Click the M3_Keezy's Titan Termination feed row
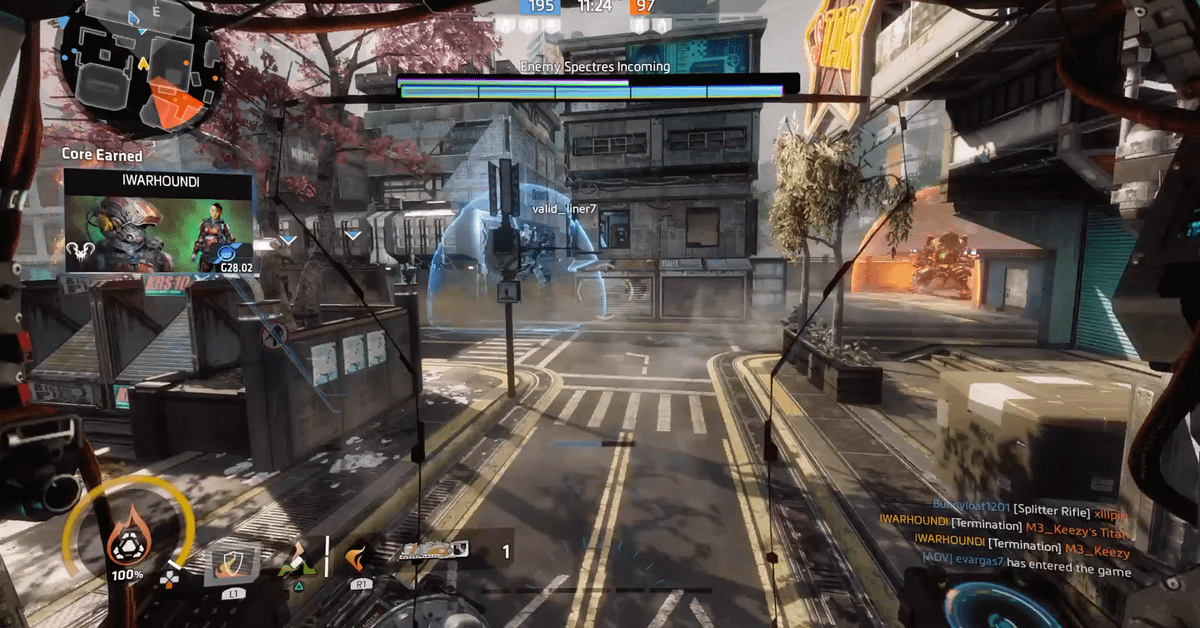 click(1005, 526)
